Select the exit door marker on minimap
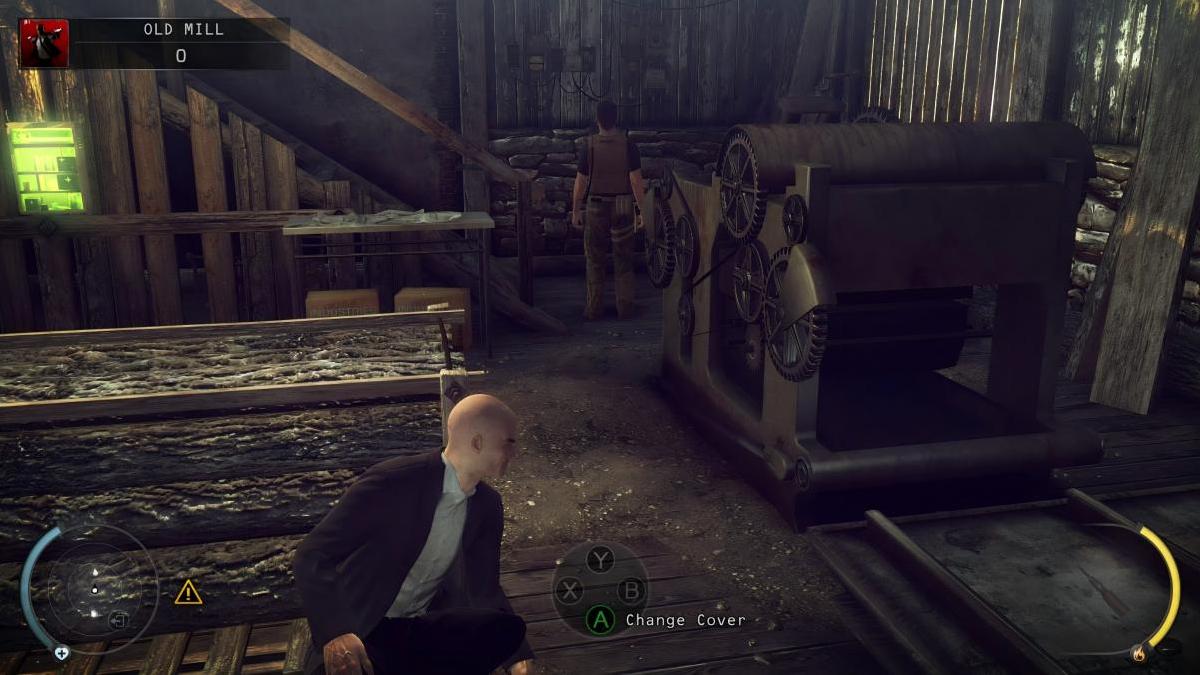The width and height of the screenshot is (1200, 675). coord(118,620)
